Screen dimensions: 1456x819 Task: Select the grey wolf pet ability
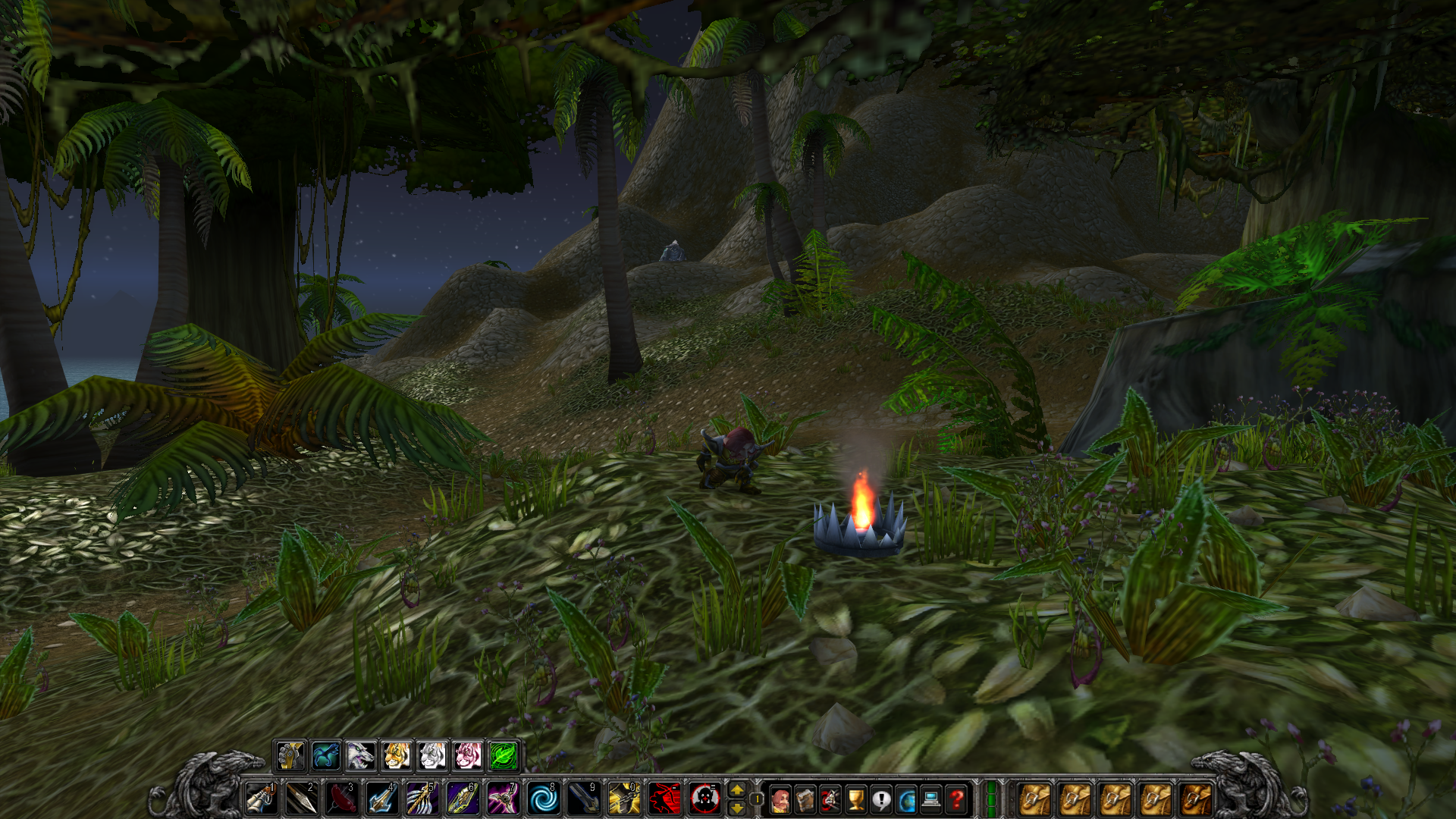coord(361,755)
